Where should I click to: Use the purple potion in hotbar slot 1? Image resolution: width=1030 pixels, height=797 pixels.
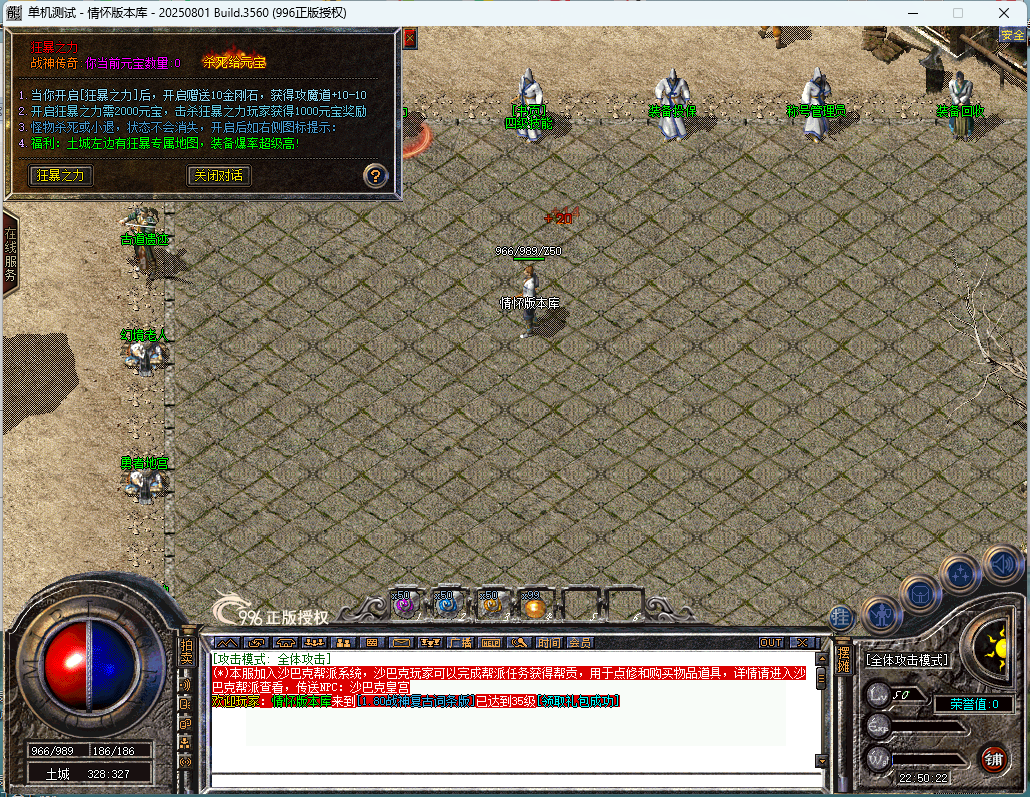click(403, 604)
